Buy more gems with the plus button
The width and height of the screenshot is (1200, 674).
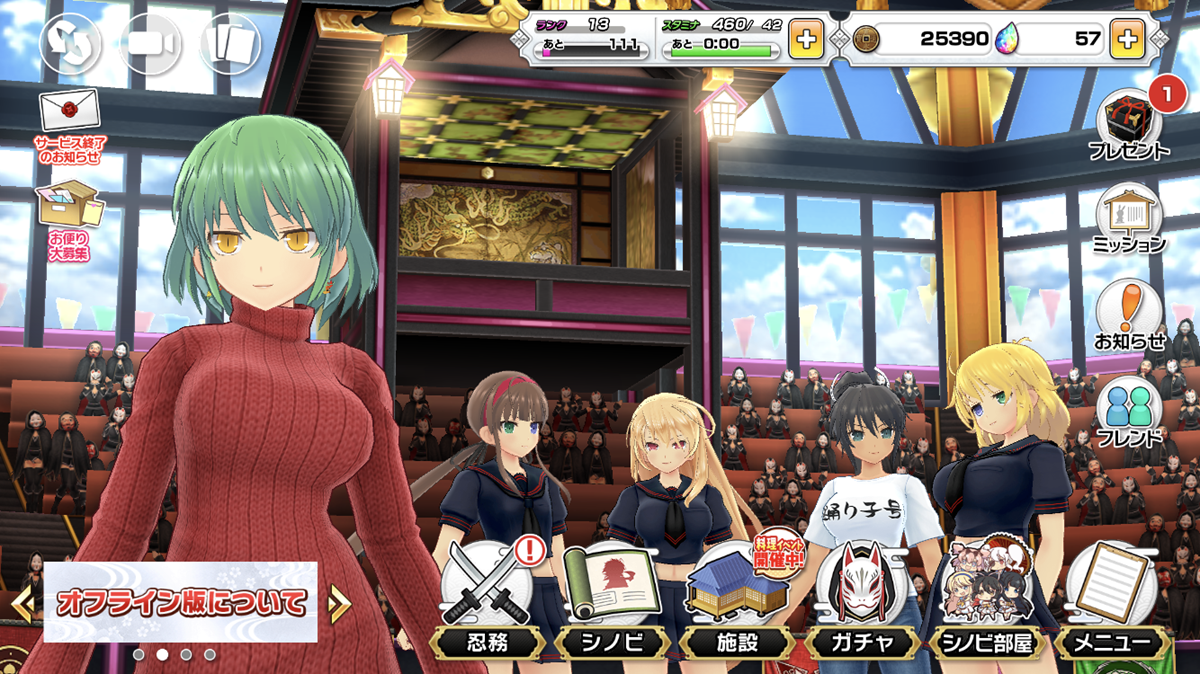(1127, 40)
